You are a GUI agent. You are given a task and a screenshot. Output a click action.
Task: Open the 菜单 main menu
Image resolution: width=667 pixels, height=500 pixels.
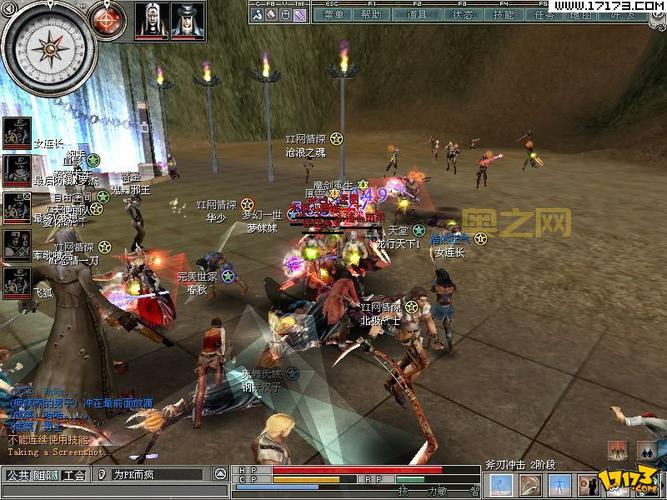pos(334,15)
